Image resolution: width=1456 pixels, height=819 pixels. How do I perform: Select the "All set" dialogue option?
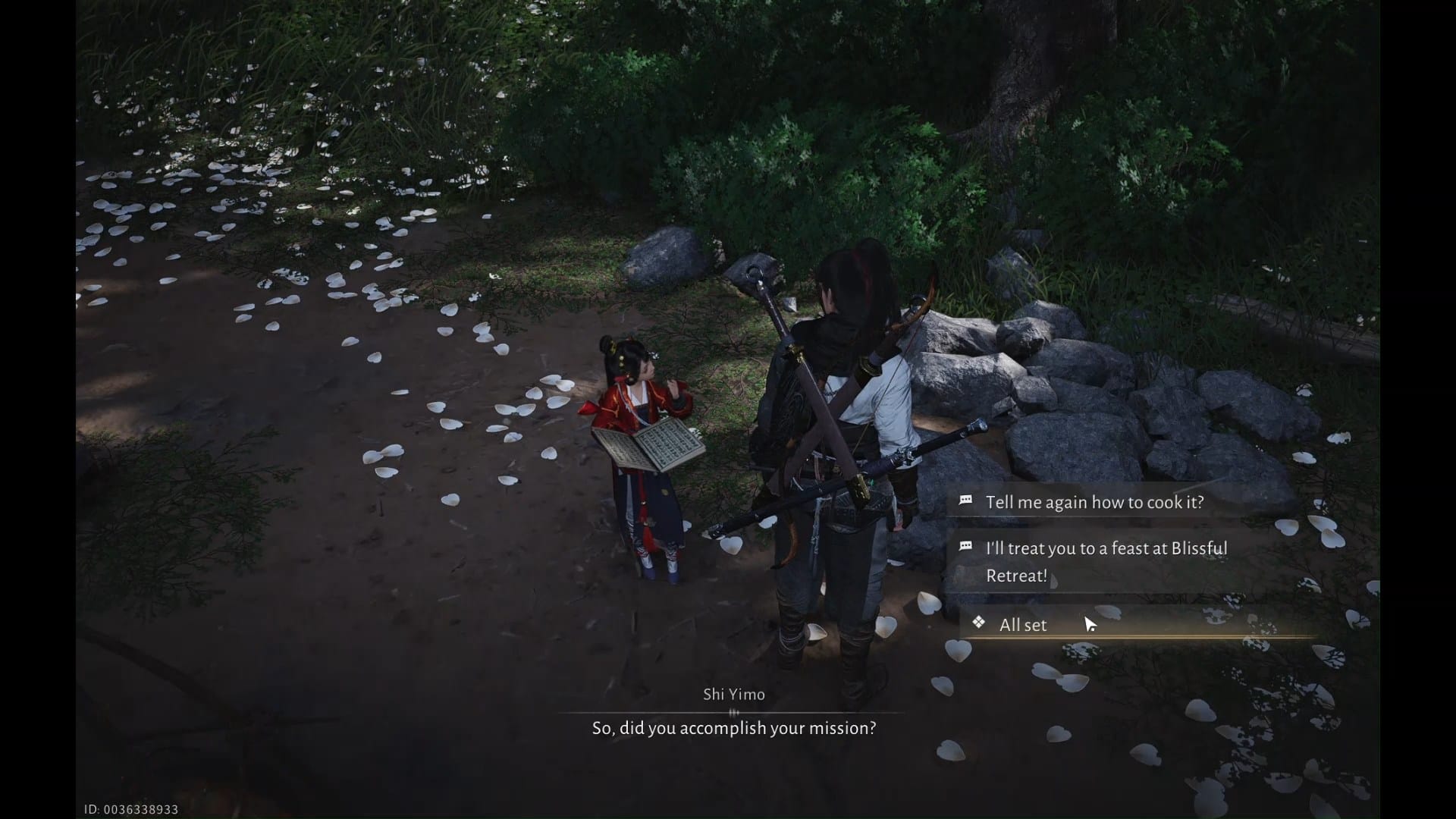tap(1022, 625)
